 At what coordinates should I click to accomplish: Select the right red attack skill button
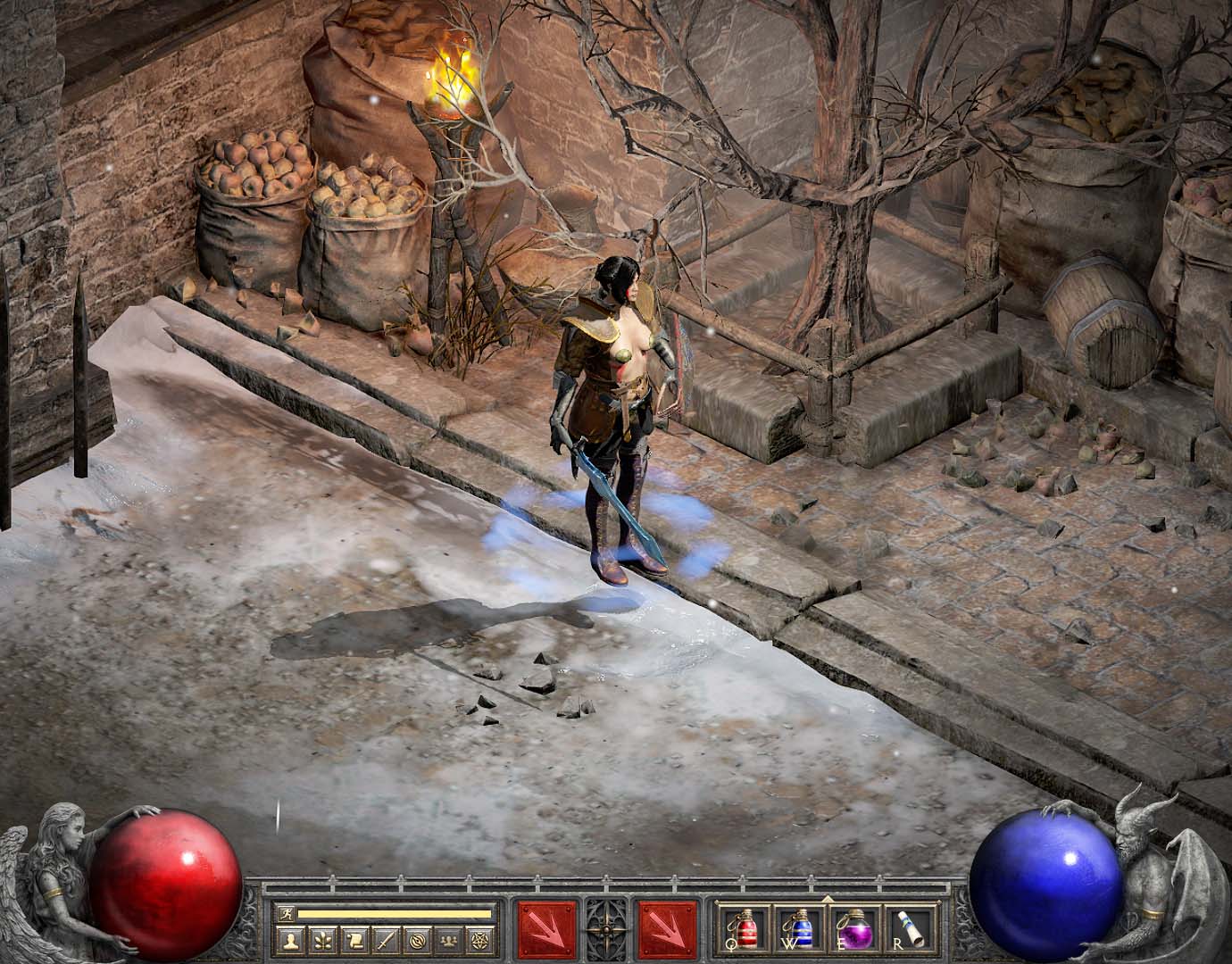pyautogui.click(x=667, y=928)
